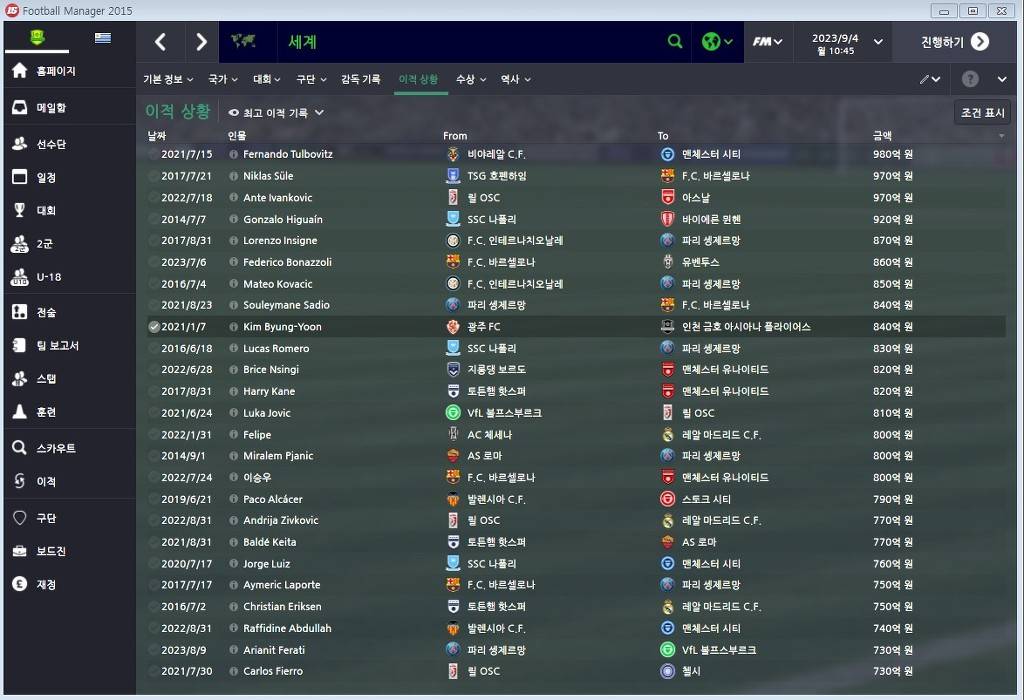
Task: Open the 수상 awards dropdown
Action: [470, 79]
